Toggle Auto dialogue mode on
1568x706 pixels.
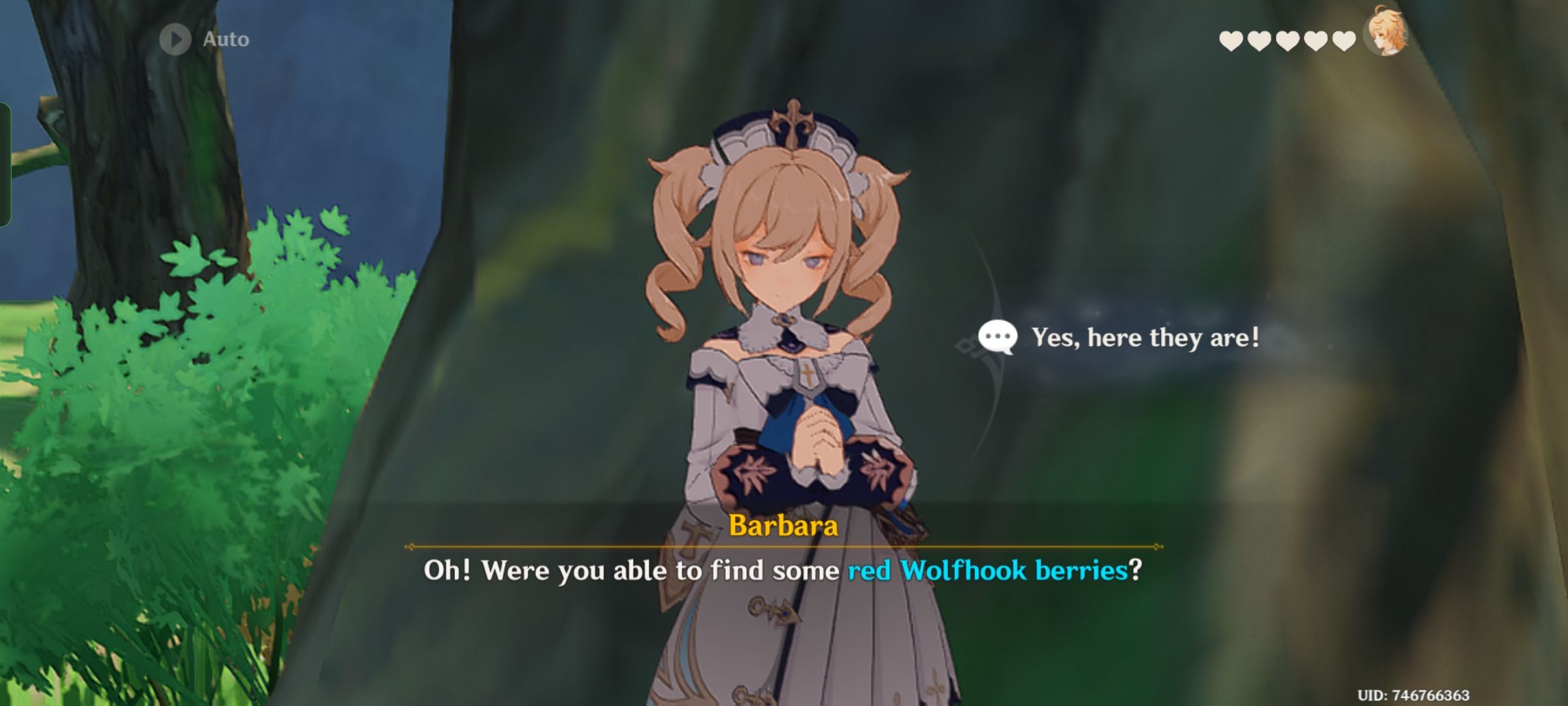[x=174, y=38]
